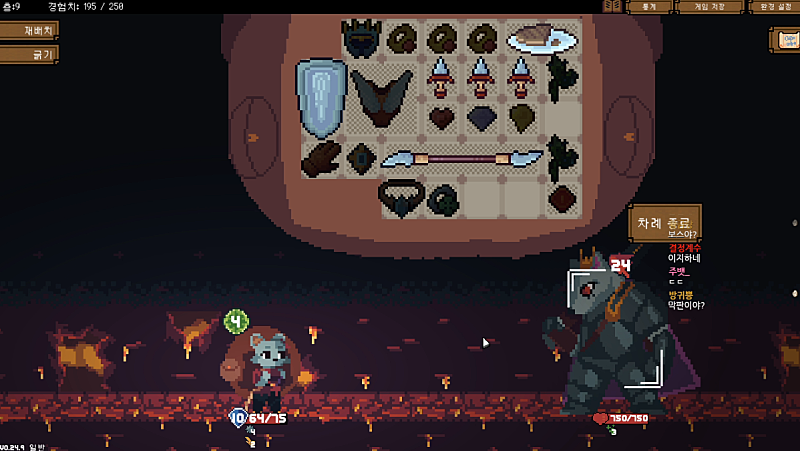Open the book icon in the top bar
Image resolution: width=800 pixels, height=451 pixels.
[x=612, y=7]
